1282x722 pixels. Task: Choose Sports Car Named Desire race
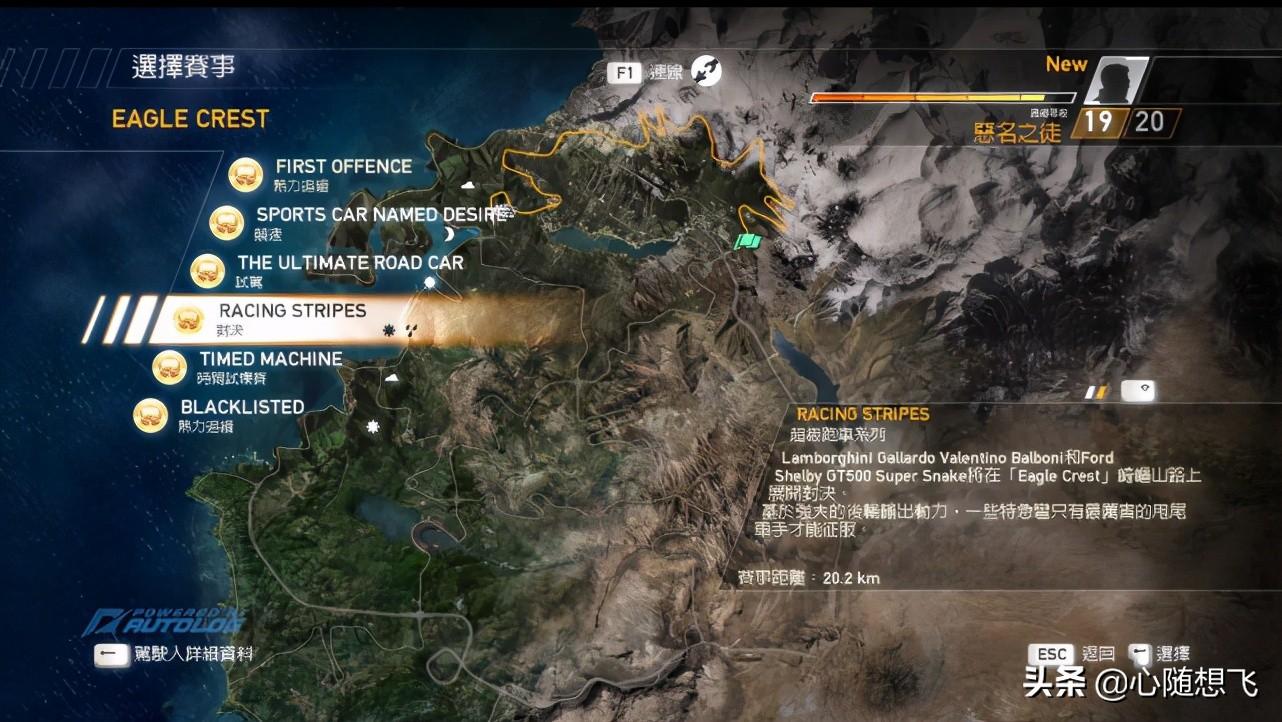(x=380, y=215)
